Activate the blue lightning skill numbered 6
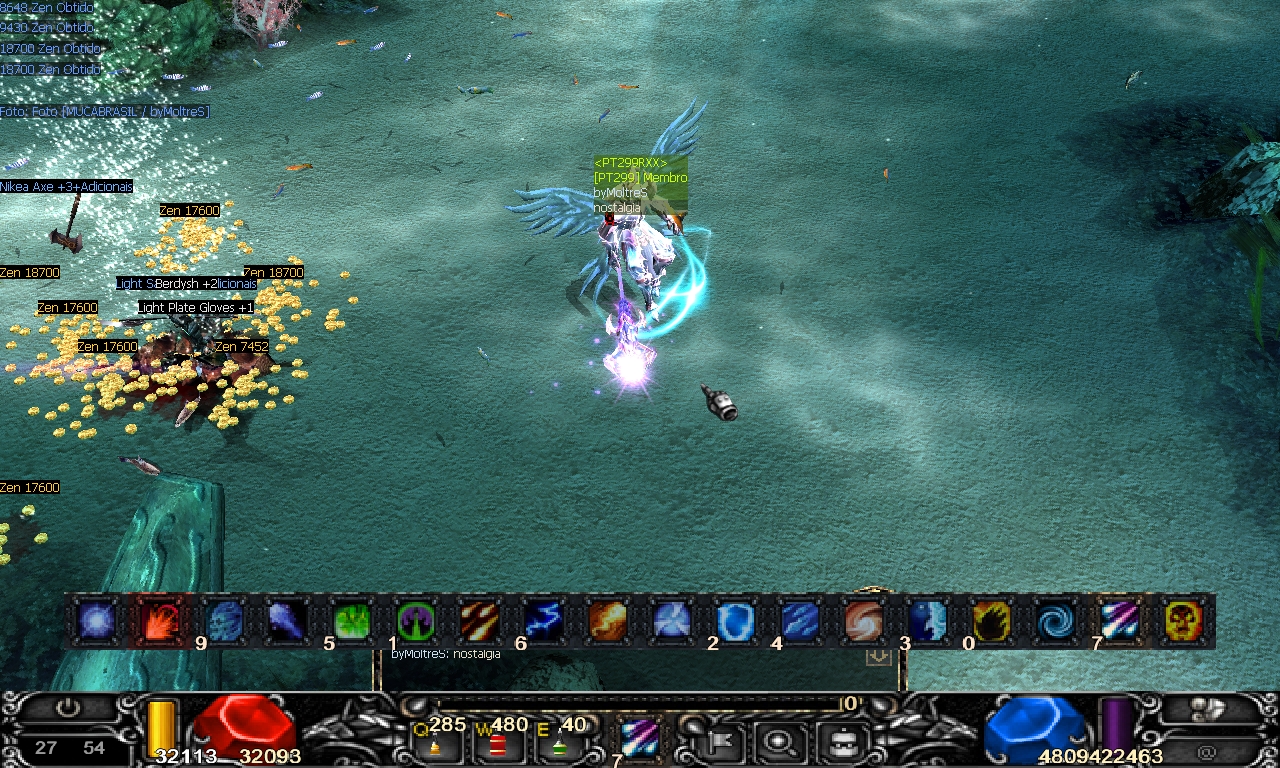This screenshot has width=1280, height=768. 544,622
